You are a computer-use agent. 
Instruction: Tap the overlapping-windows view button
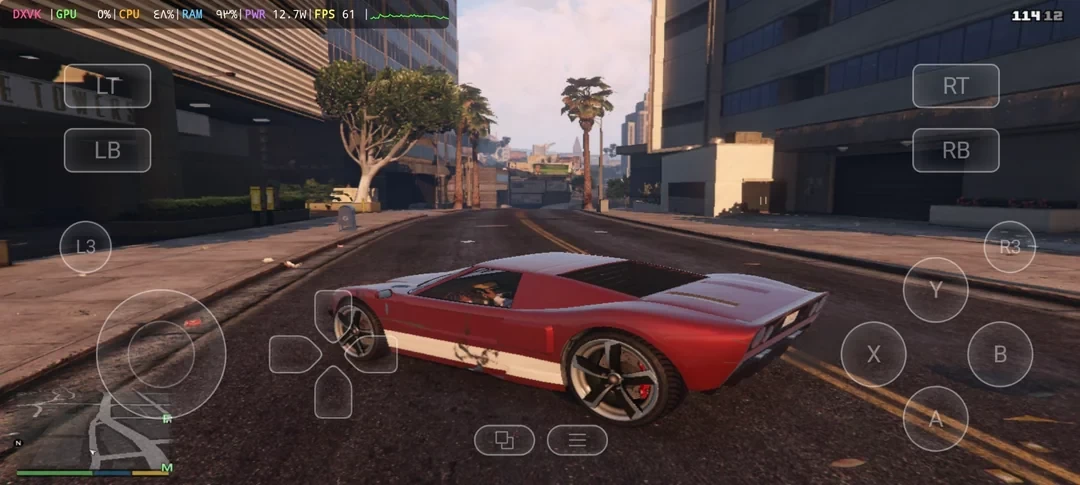(x=504, y=440)
